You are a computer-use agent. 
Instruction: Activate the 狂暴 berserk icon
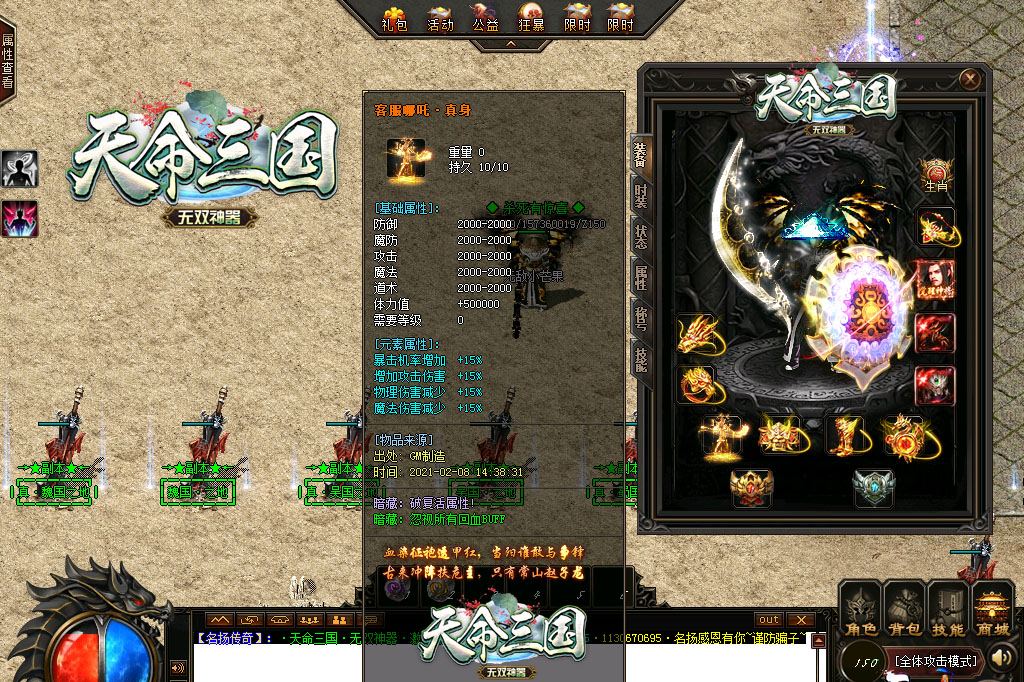531,17
